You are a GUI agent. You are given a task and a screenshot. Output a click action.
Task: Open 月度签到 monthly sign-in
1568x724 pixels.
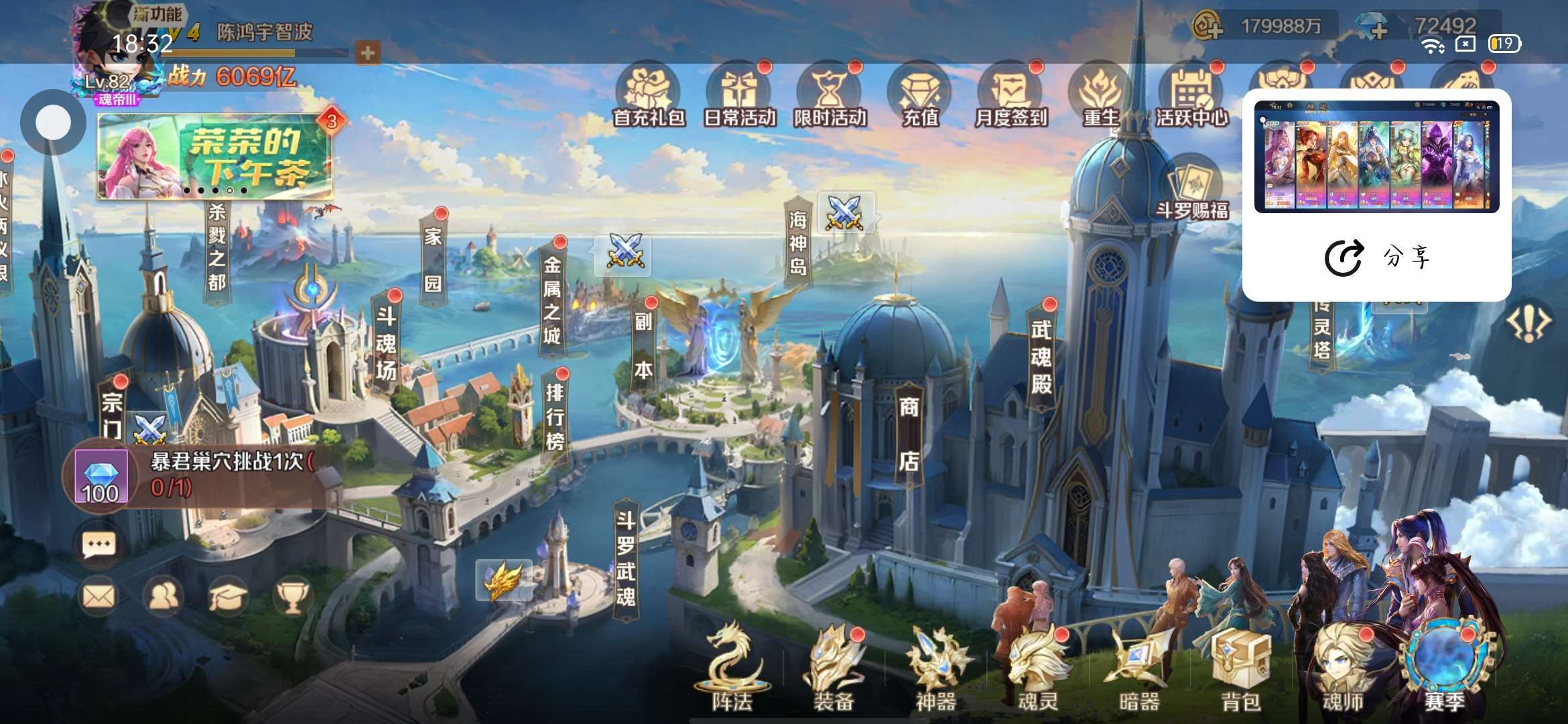point(1010,97)
